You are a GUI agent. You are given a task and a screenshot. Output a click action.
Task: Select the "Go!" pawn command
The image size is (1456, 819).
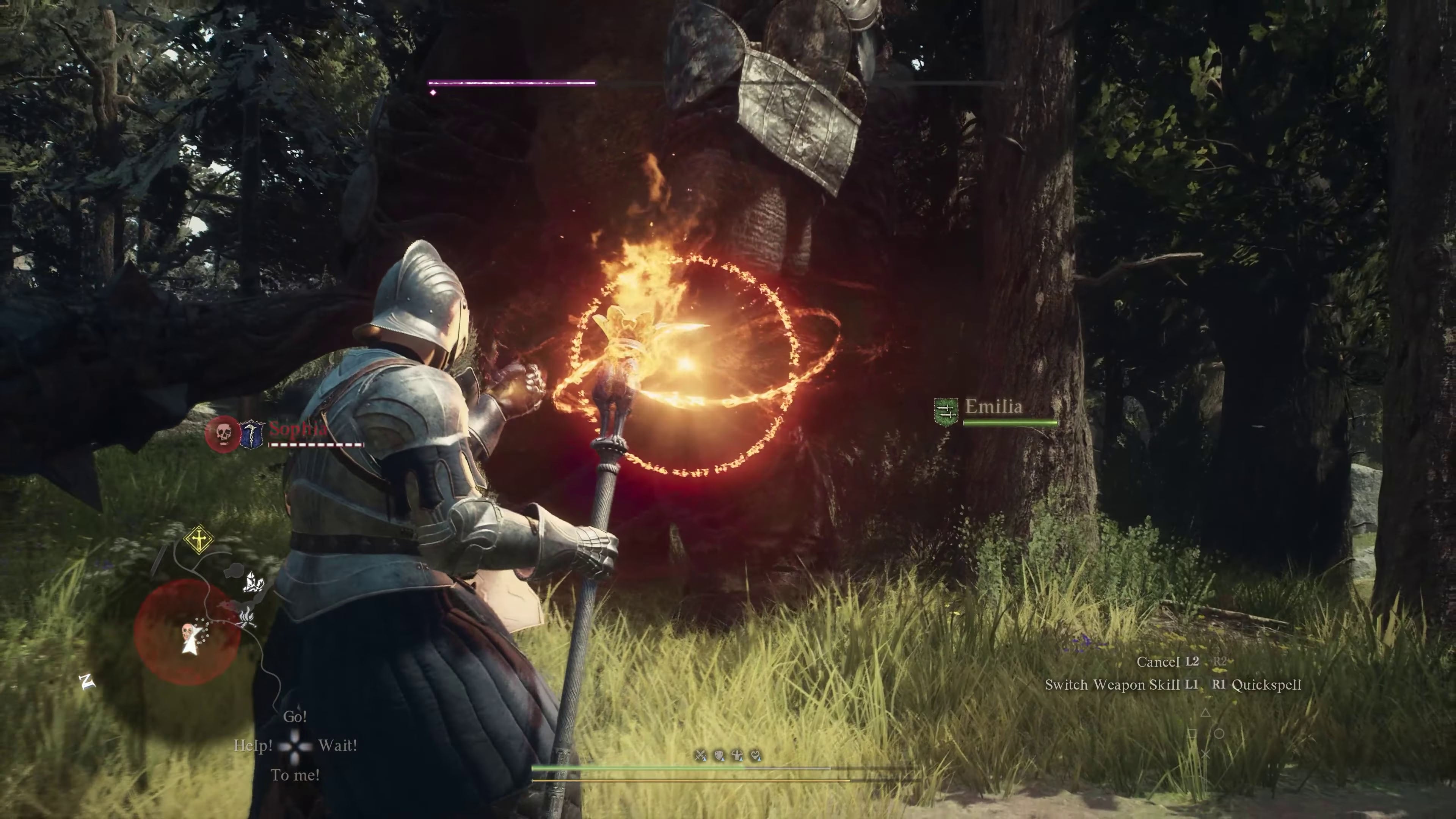tap(295, 717)
